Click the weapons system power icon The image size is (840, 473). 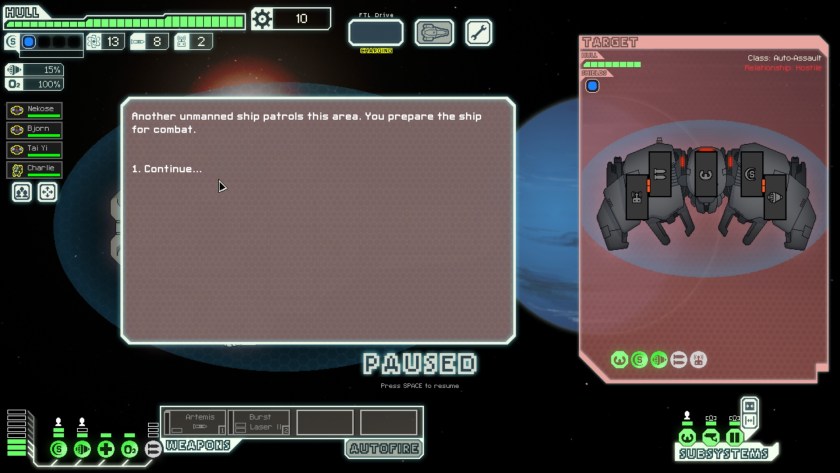(x=153, y=449)
